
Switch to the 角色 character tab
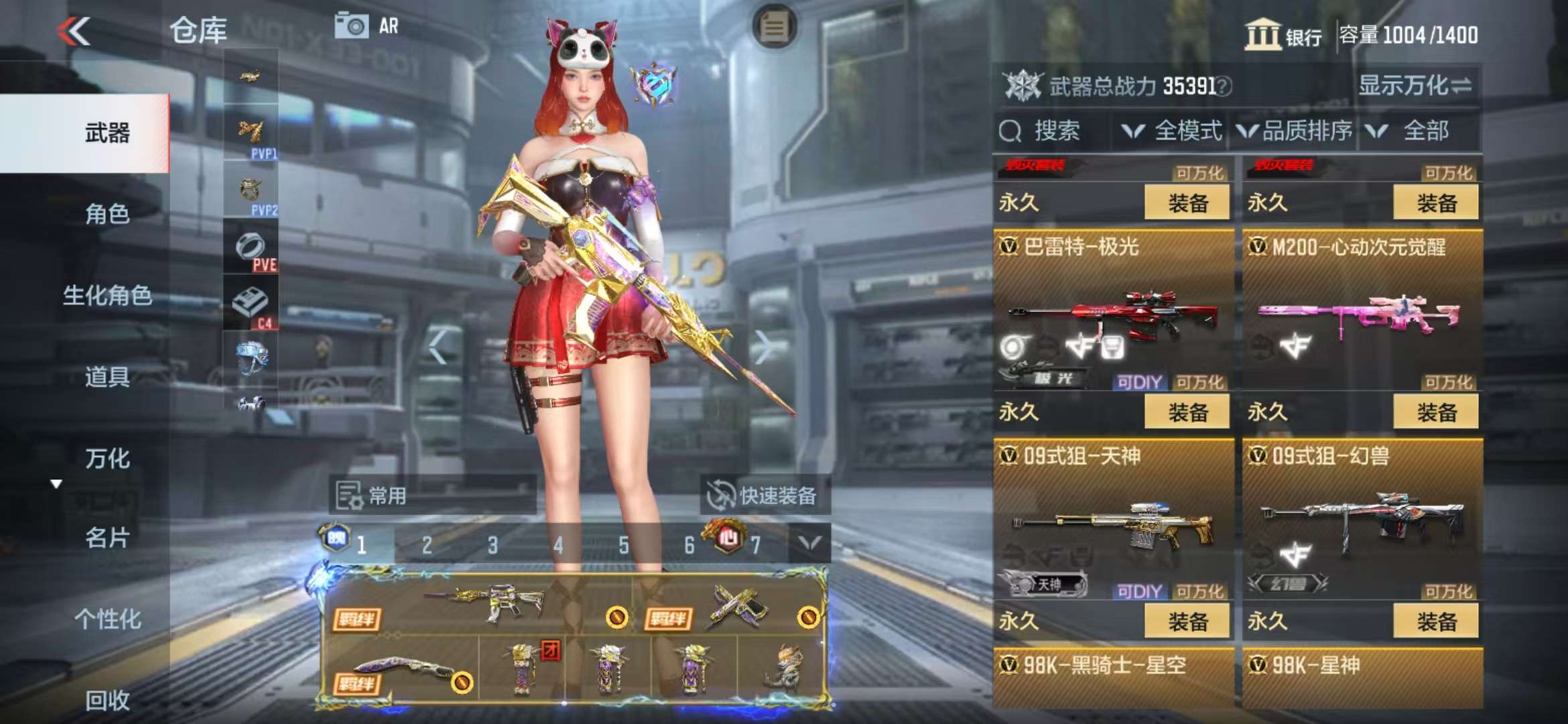107,214
